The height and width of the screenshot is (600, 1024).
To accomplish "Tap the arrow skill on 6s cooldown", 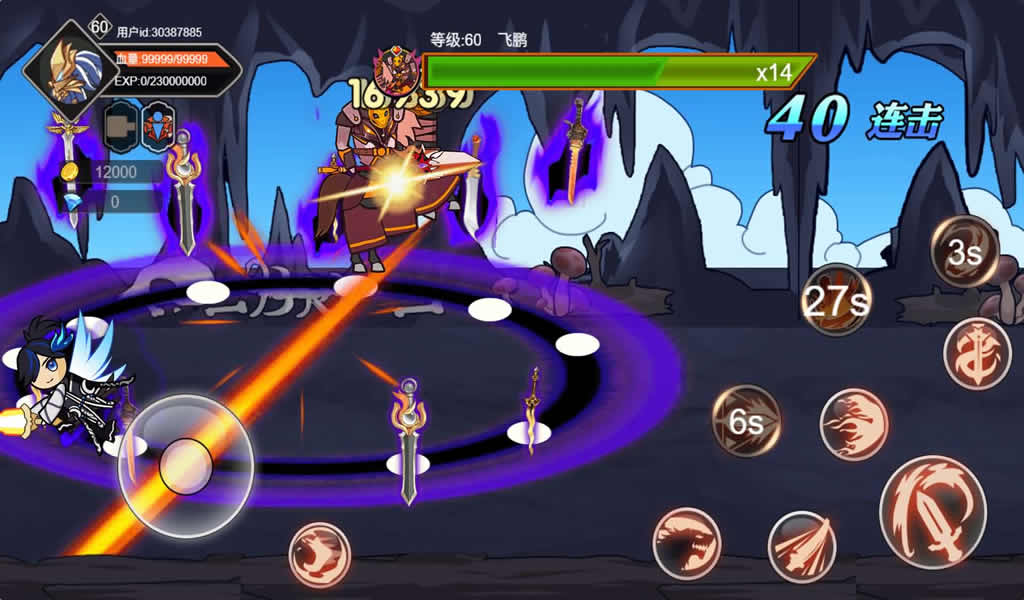I will tap(746, 421).
